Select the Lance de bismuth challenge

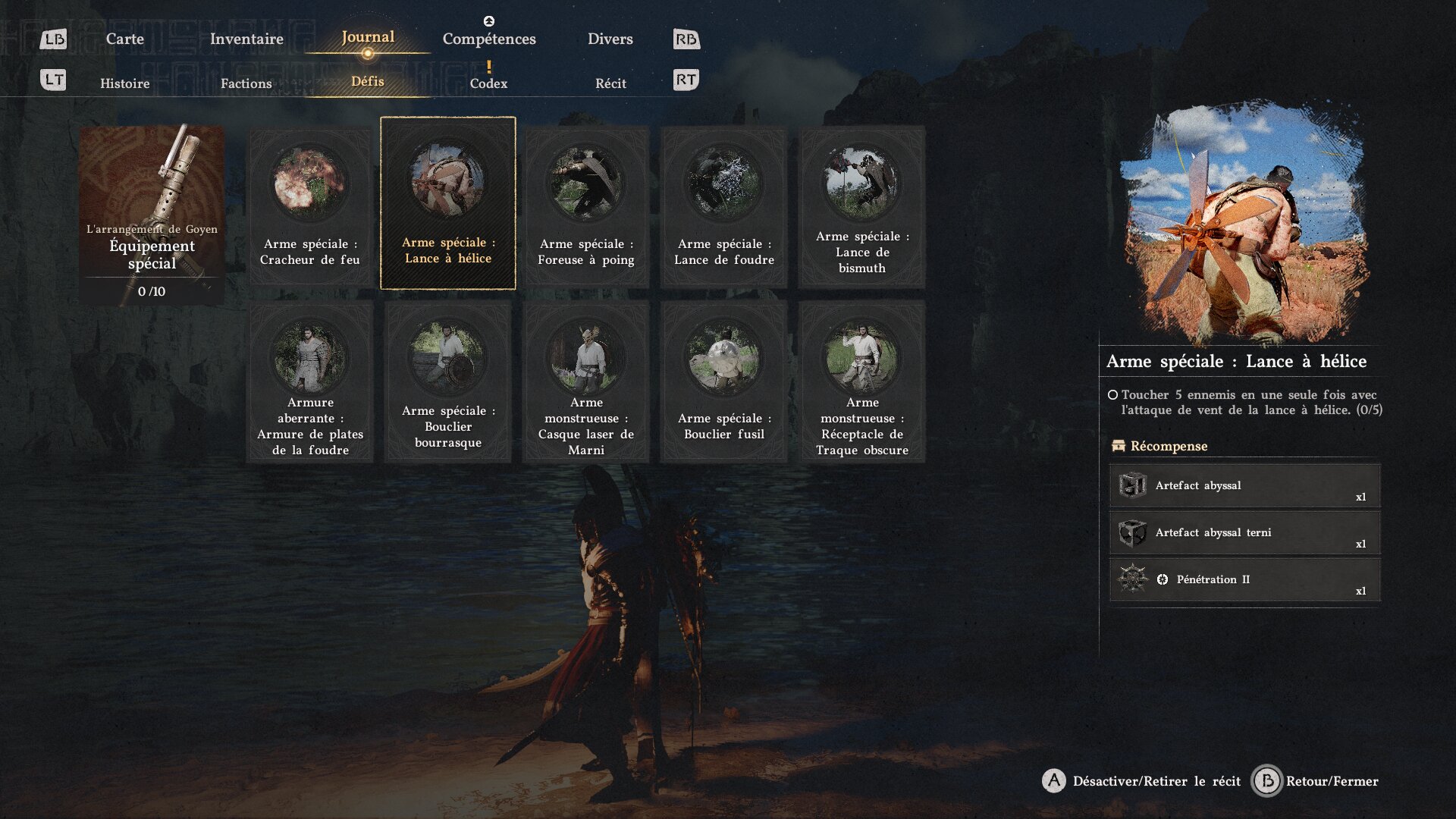tap(862, 206)
